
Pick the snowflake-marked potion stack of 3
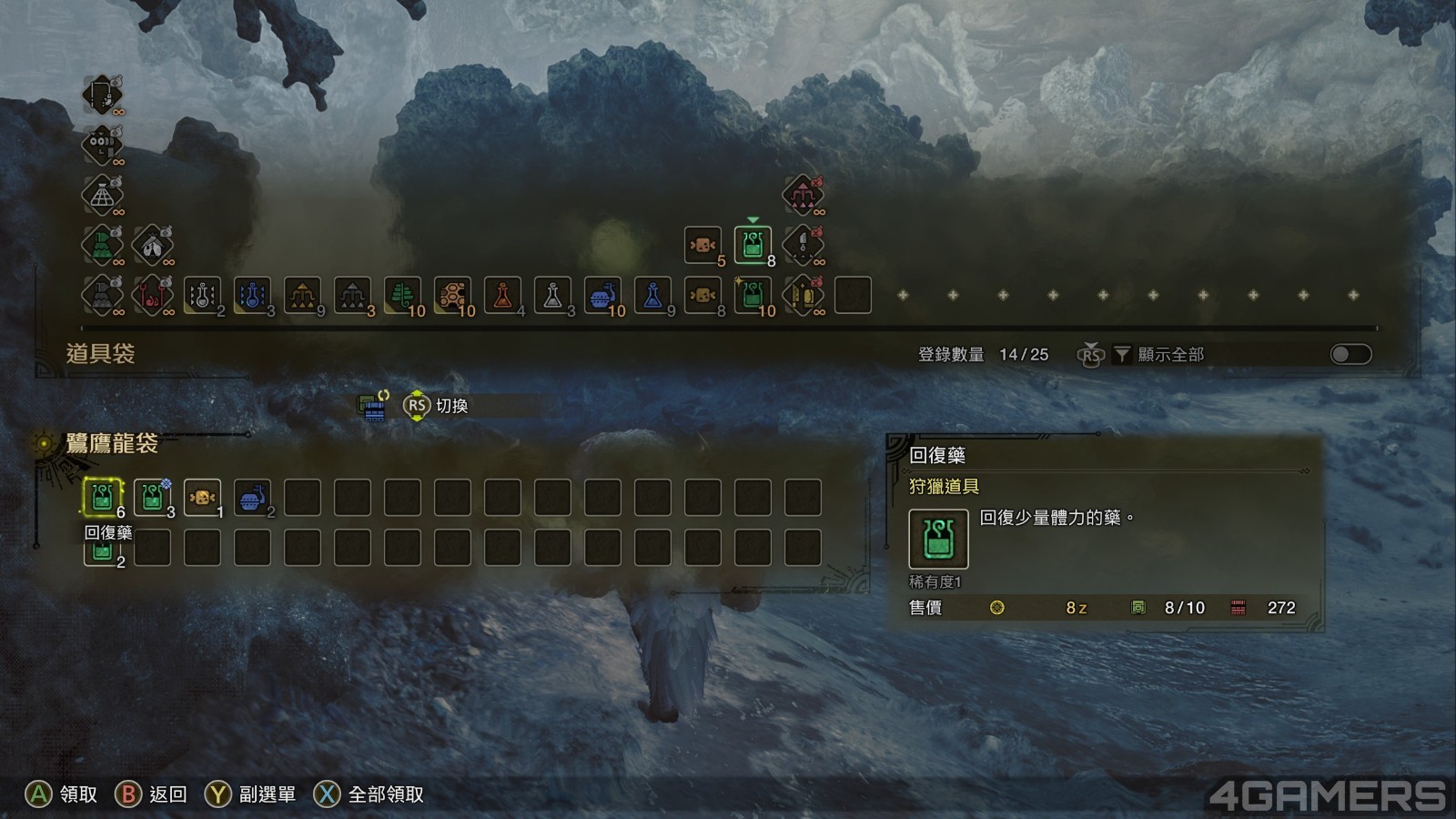(x=152, y=498)
